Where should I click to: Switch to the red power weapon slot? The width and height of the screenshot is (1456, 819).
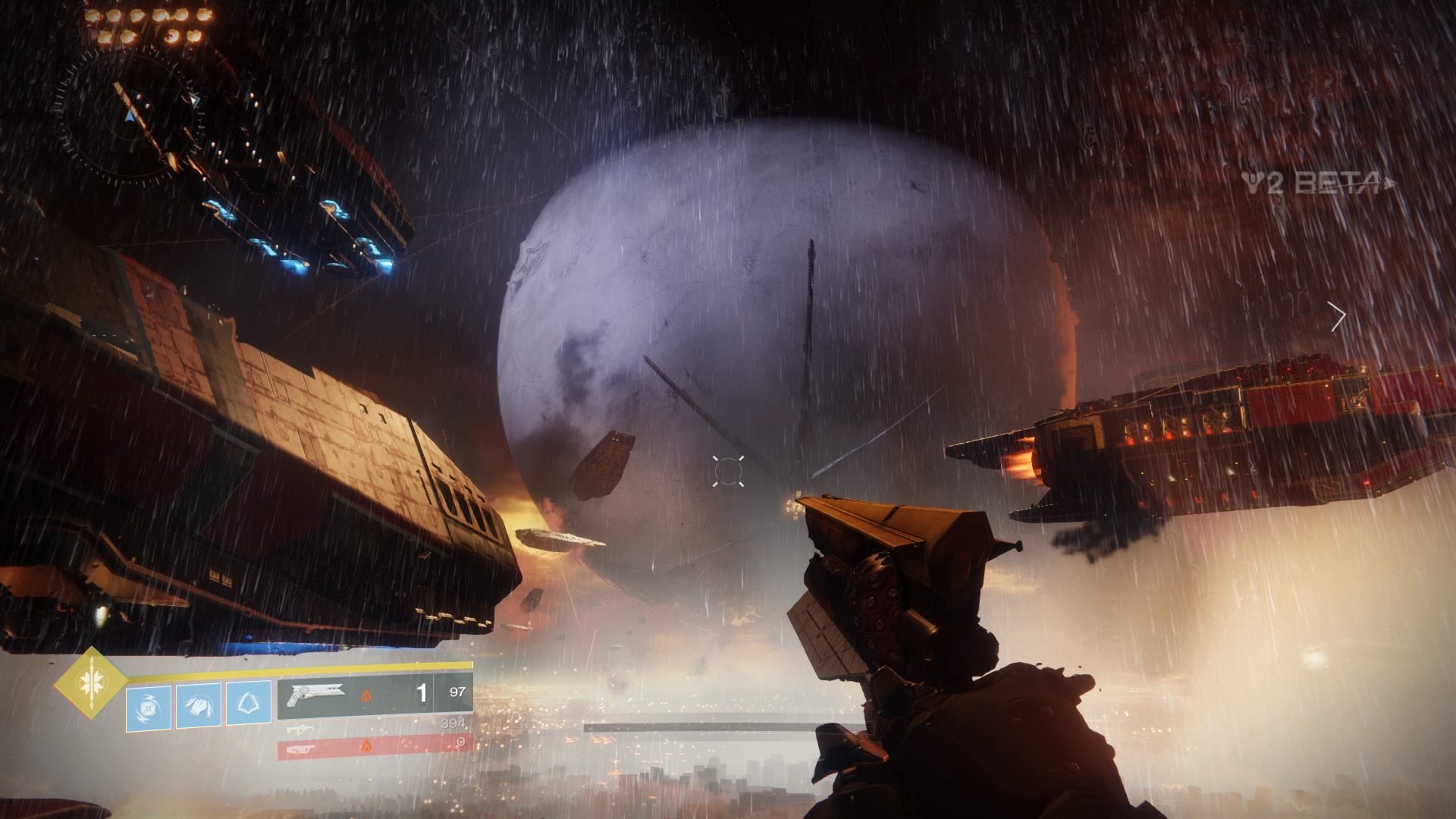click(x=375, y=746)
